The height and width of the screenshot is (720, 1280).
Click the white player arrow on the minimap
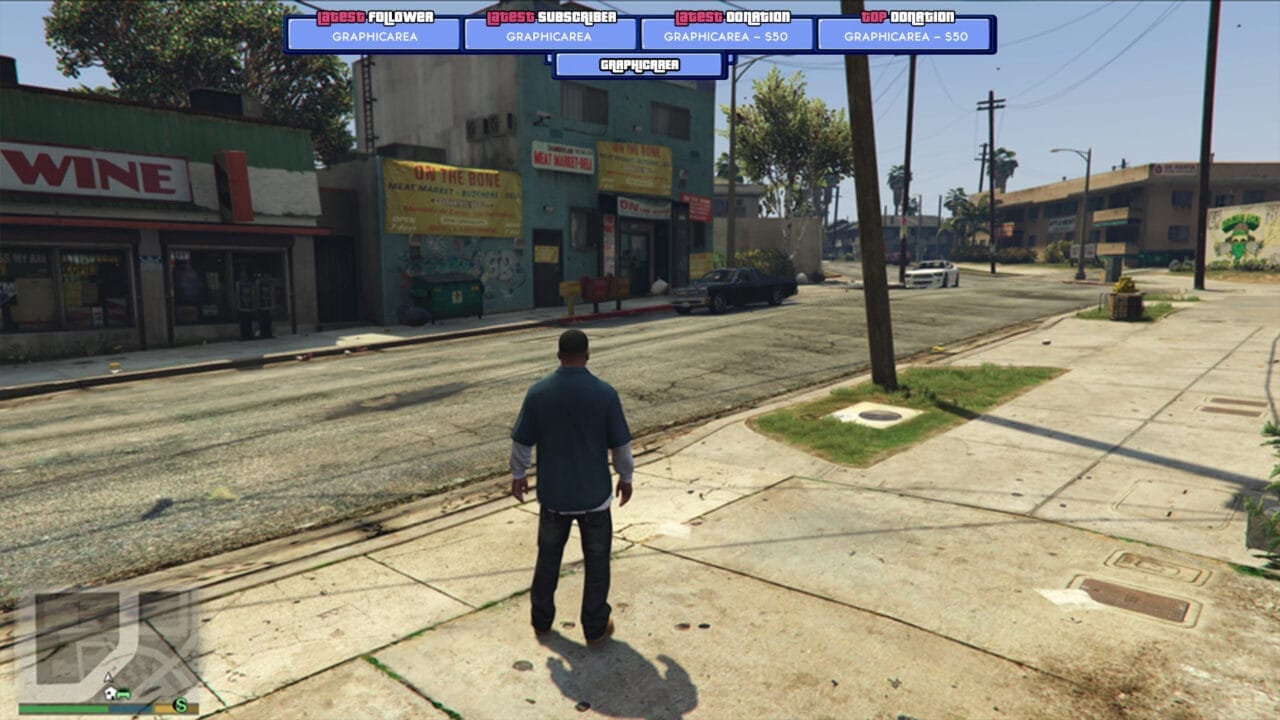(x=108, y=677)
